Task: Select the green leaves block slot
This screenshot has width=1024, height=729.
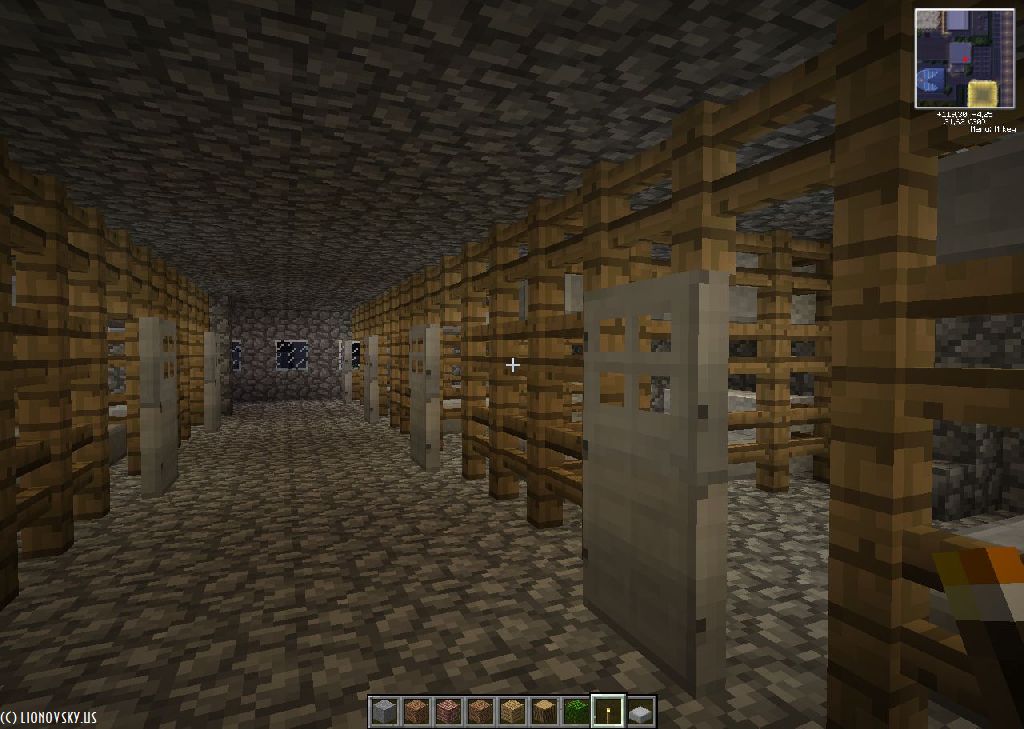Action: [576, 711]
